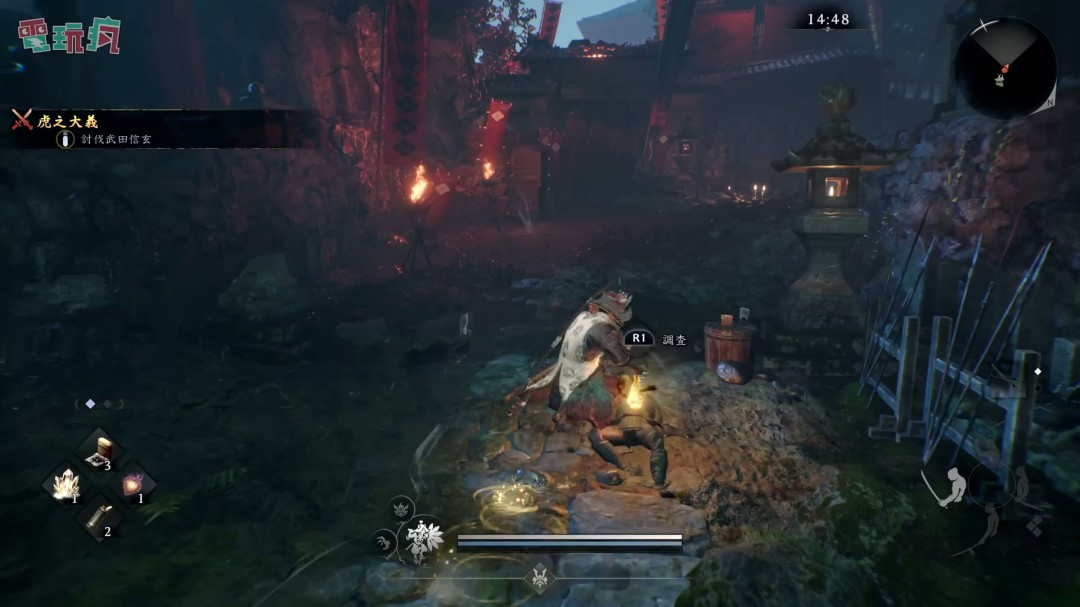Screen dimensions: 1080x607
Task: Select the first shortcut set page indicator
Action: [90, 404]
